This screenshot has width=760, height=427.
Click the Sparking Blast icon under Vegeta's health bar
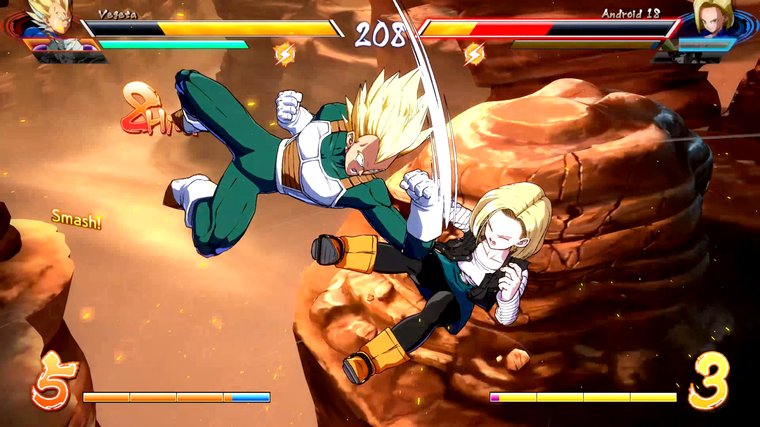(285, 54)
